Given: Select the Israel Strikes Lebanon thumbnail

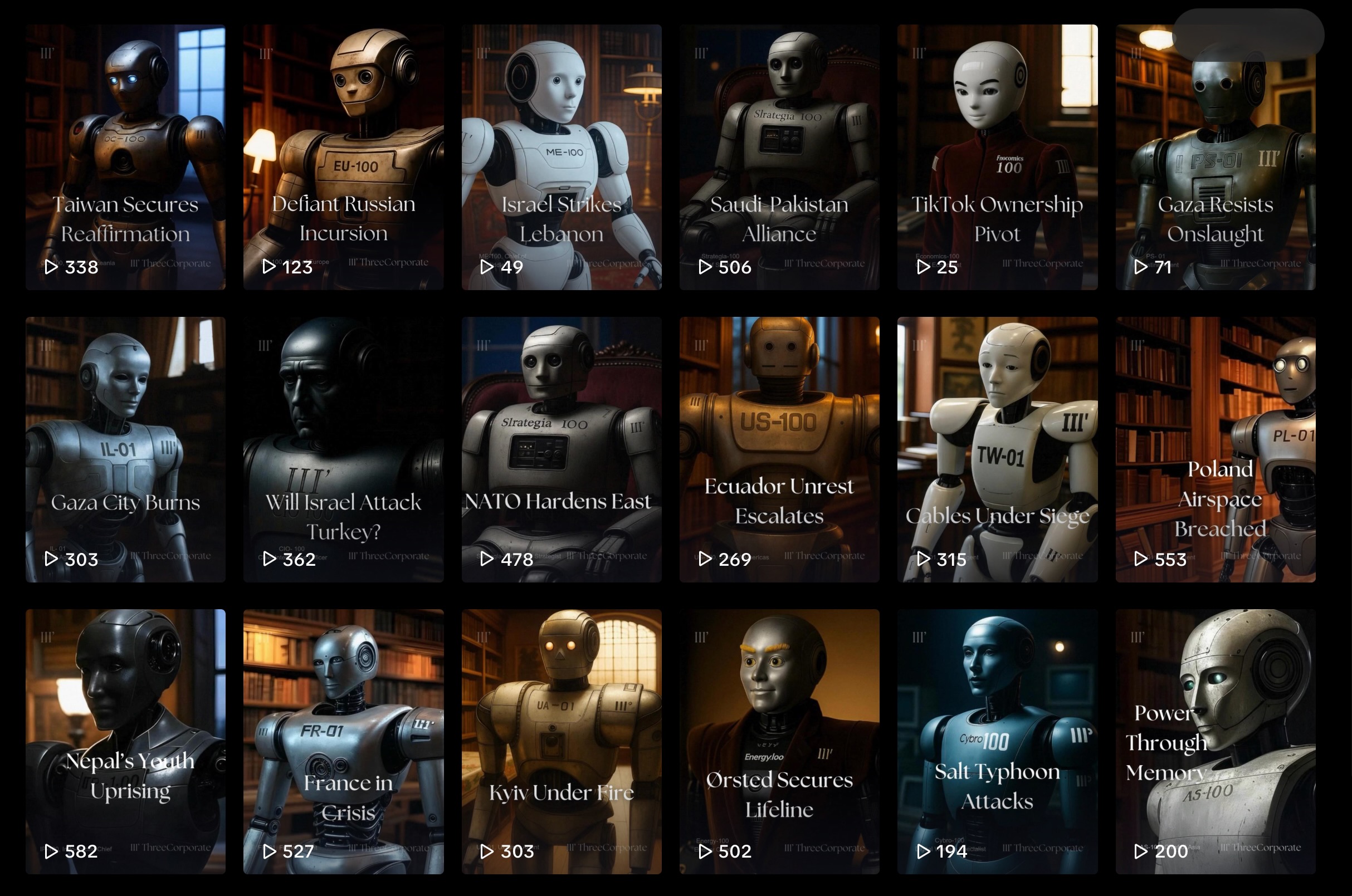Looking at the screenshot, I should [x=562, y=157].
